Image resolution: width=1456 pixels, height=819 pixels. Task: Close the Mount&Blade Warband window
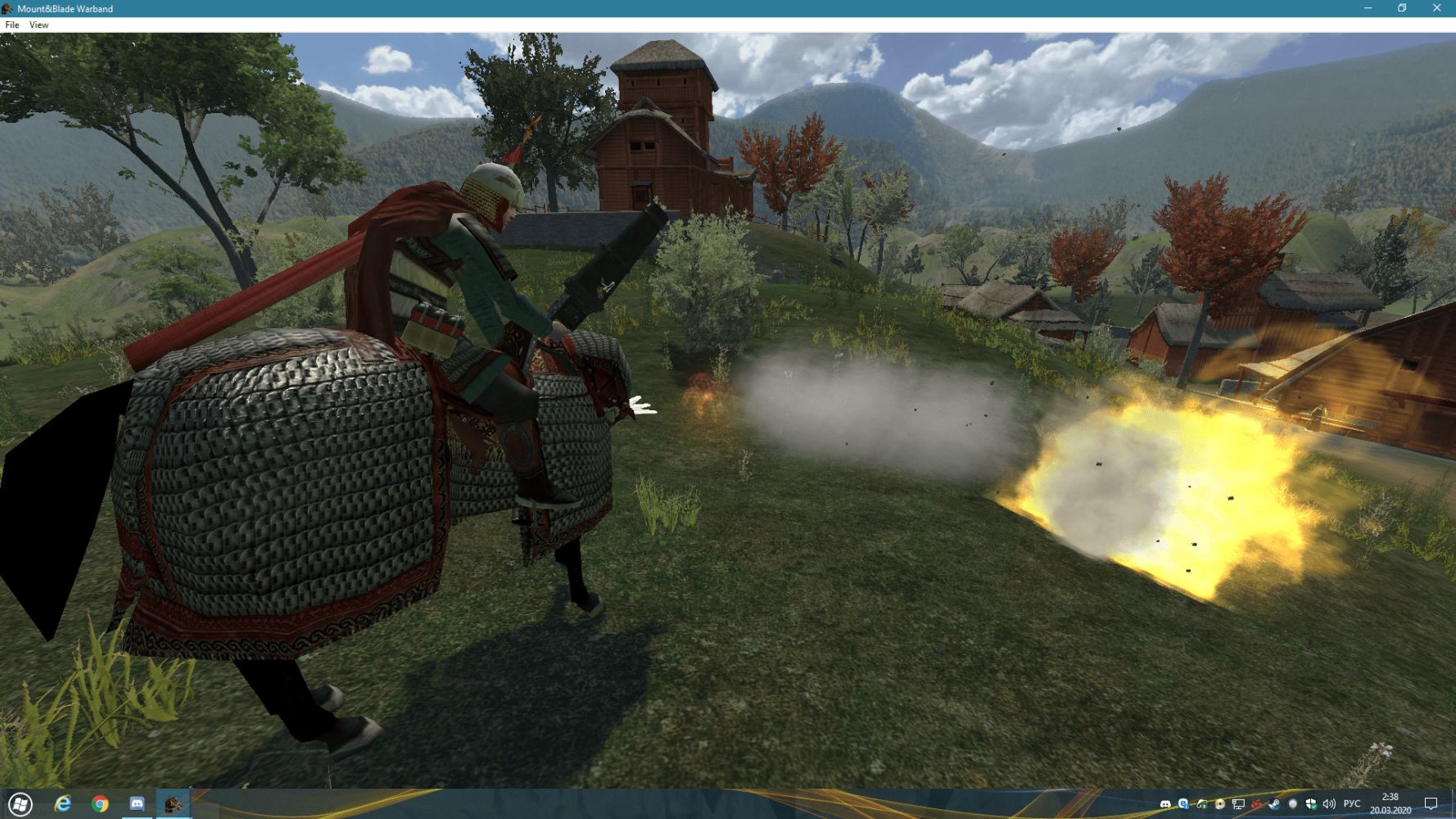coord(1436,8)
